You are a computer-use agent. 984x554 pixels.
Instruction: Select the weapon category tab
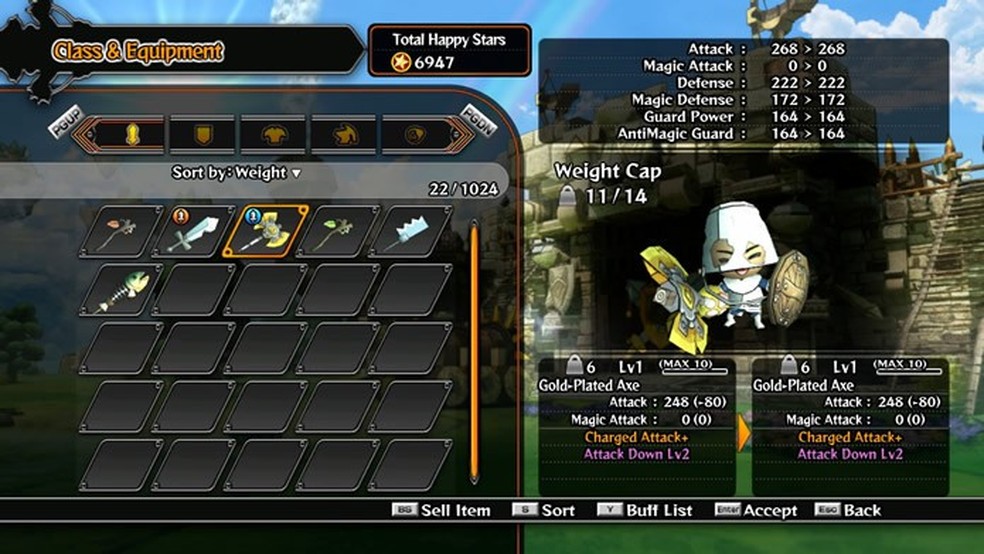131,134
